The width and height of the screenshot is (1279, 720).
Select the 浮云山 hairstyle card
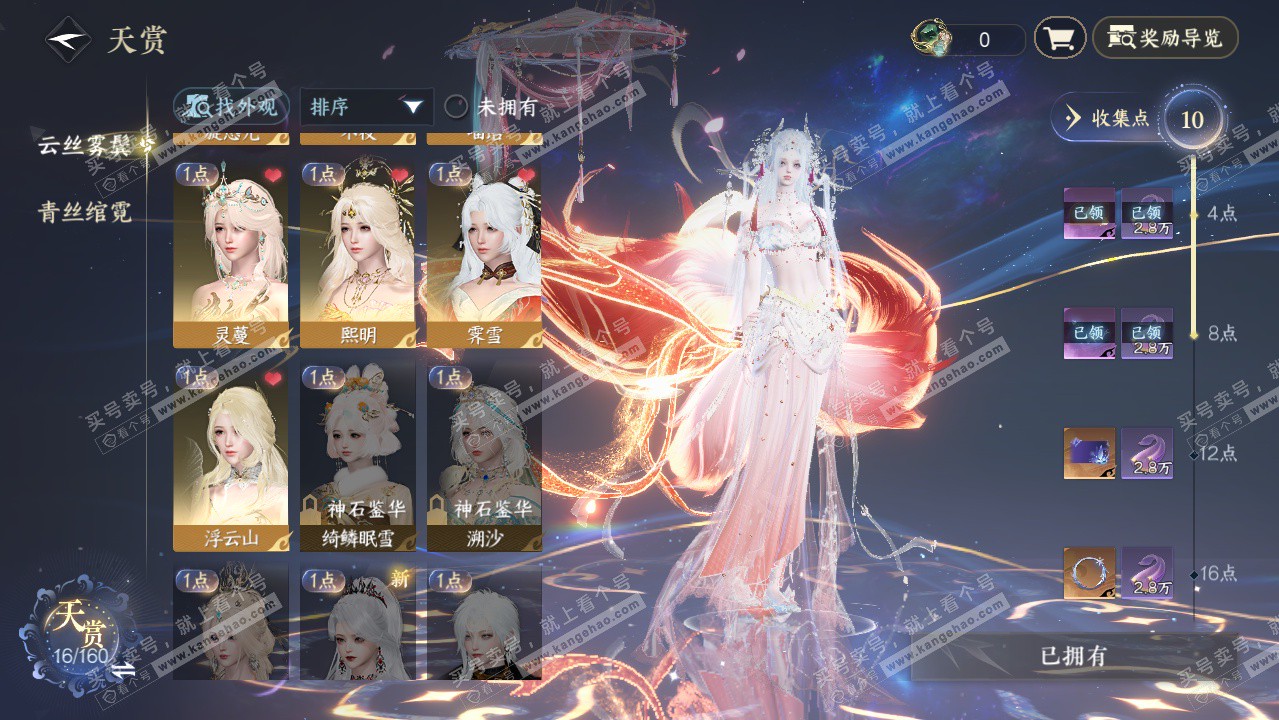tap(230, 455)
